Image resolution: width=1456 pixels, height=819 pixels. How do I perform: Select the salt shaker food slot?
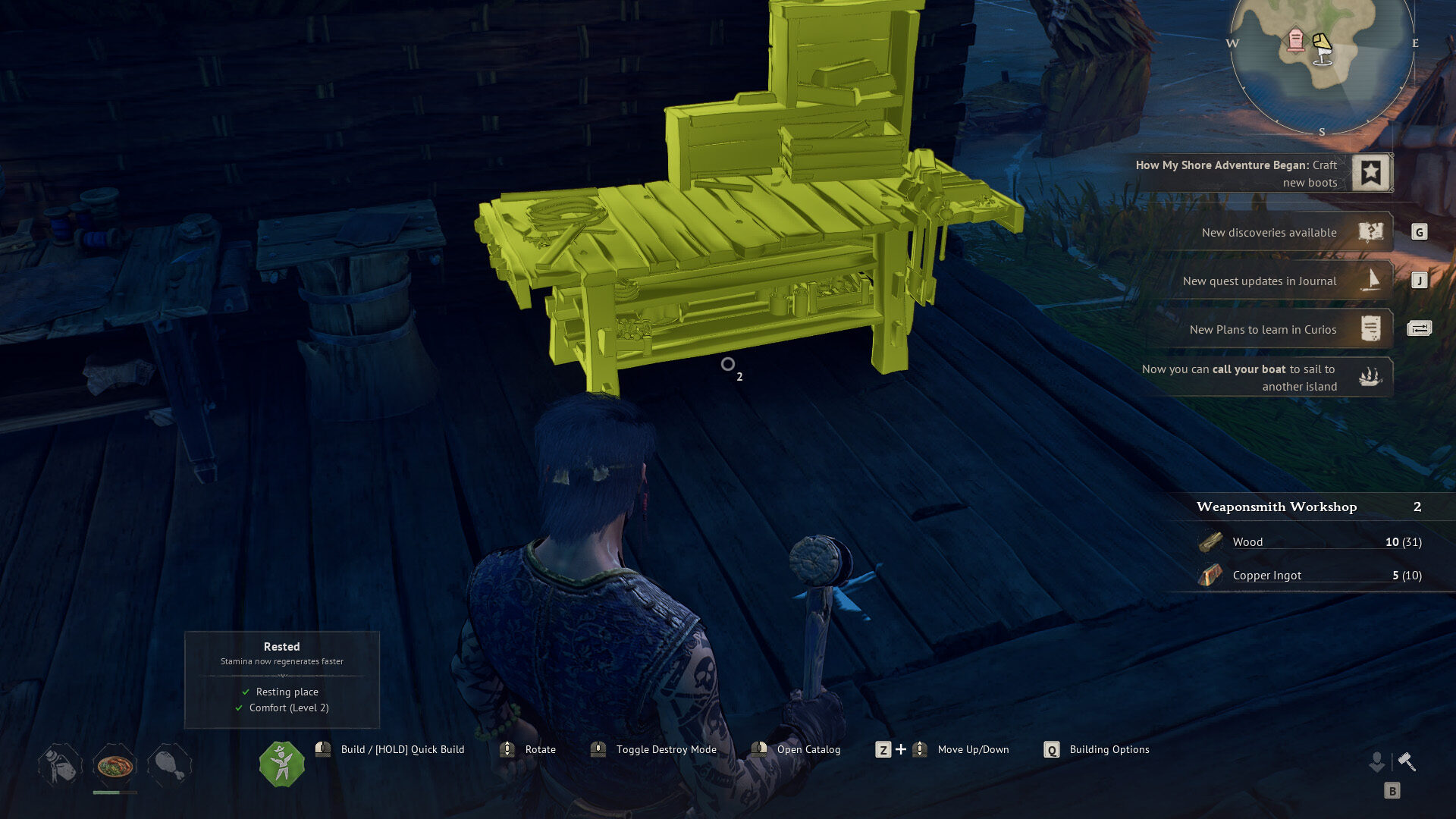pyautogui.click(x=60, y=766)
